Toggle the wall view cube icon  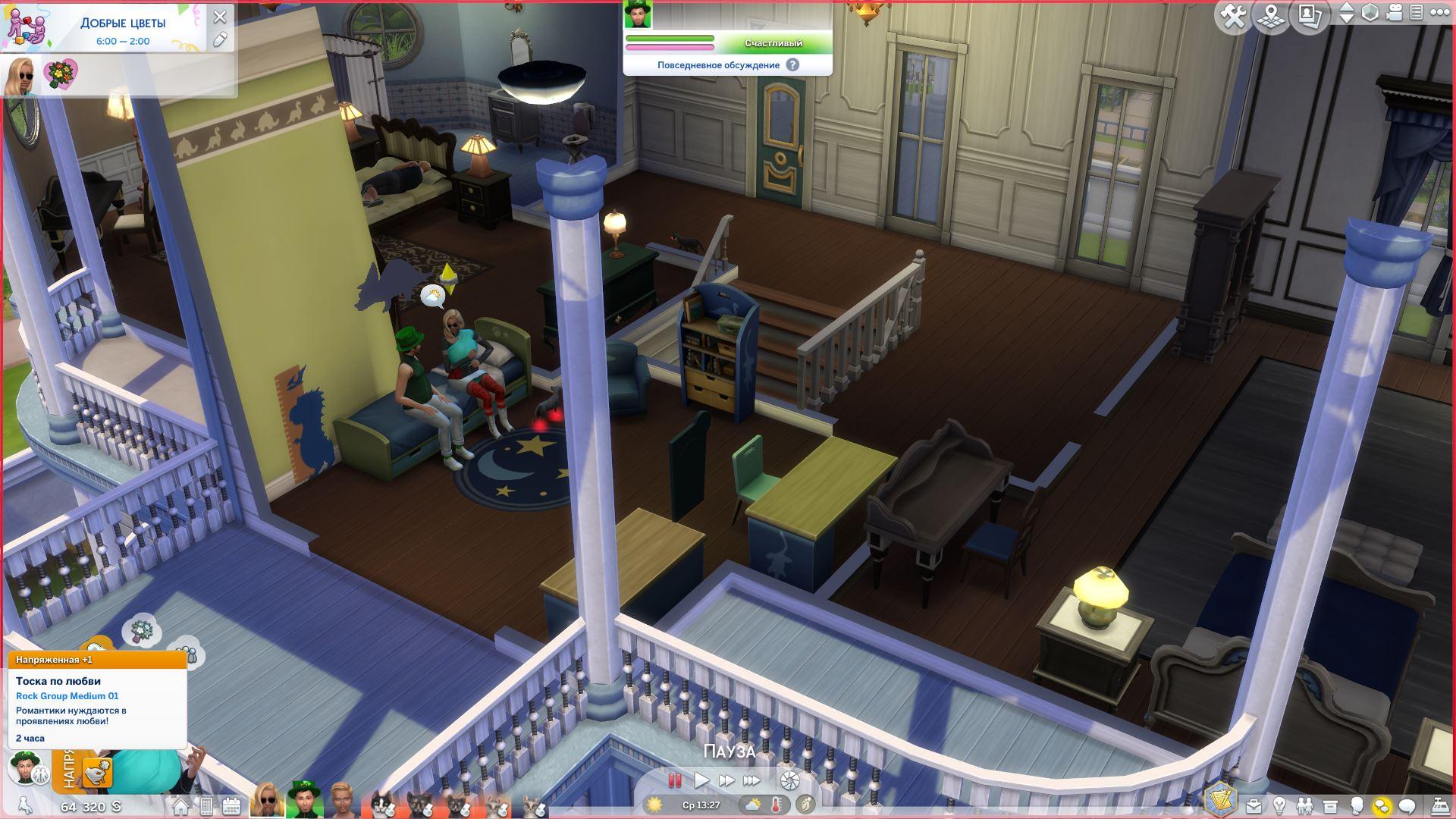click(1370, 13)
